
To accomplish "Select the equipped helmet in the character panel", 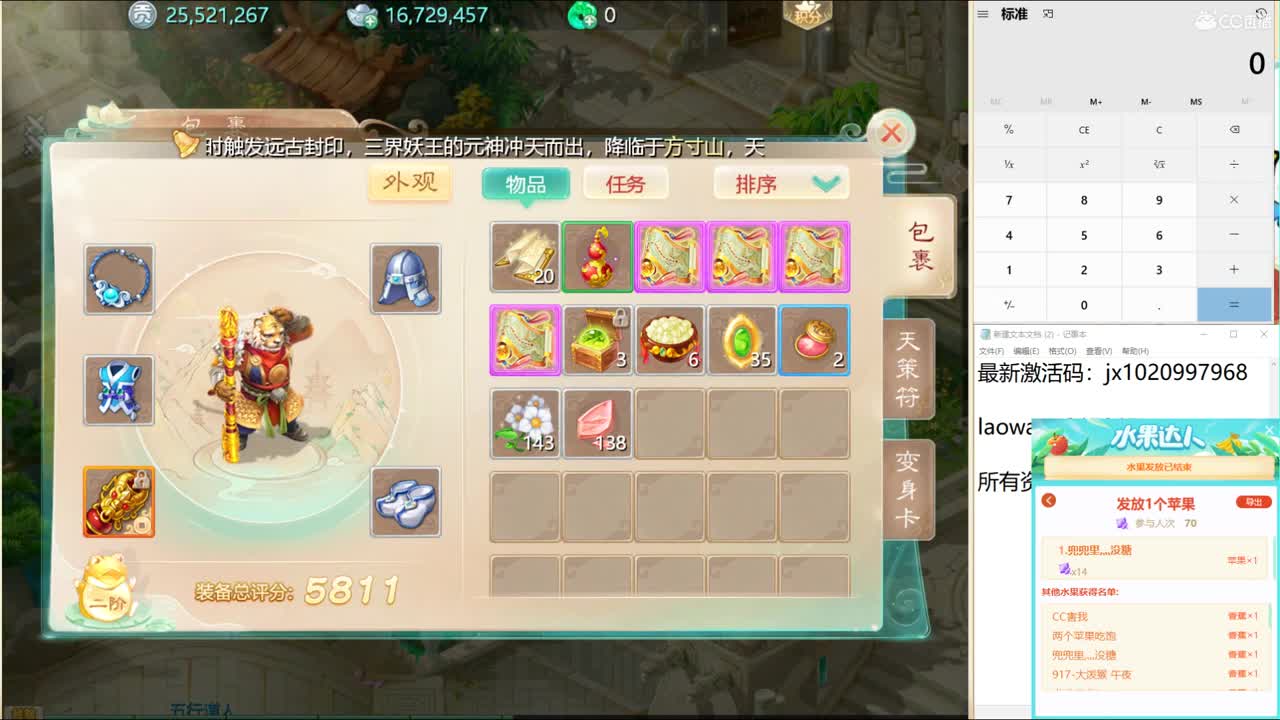I will tap(405, 278).
